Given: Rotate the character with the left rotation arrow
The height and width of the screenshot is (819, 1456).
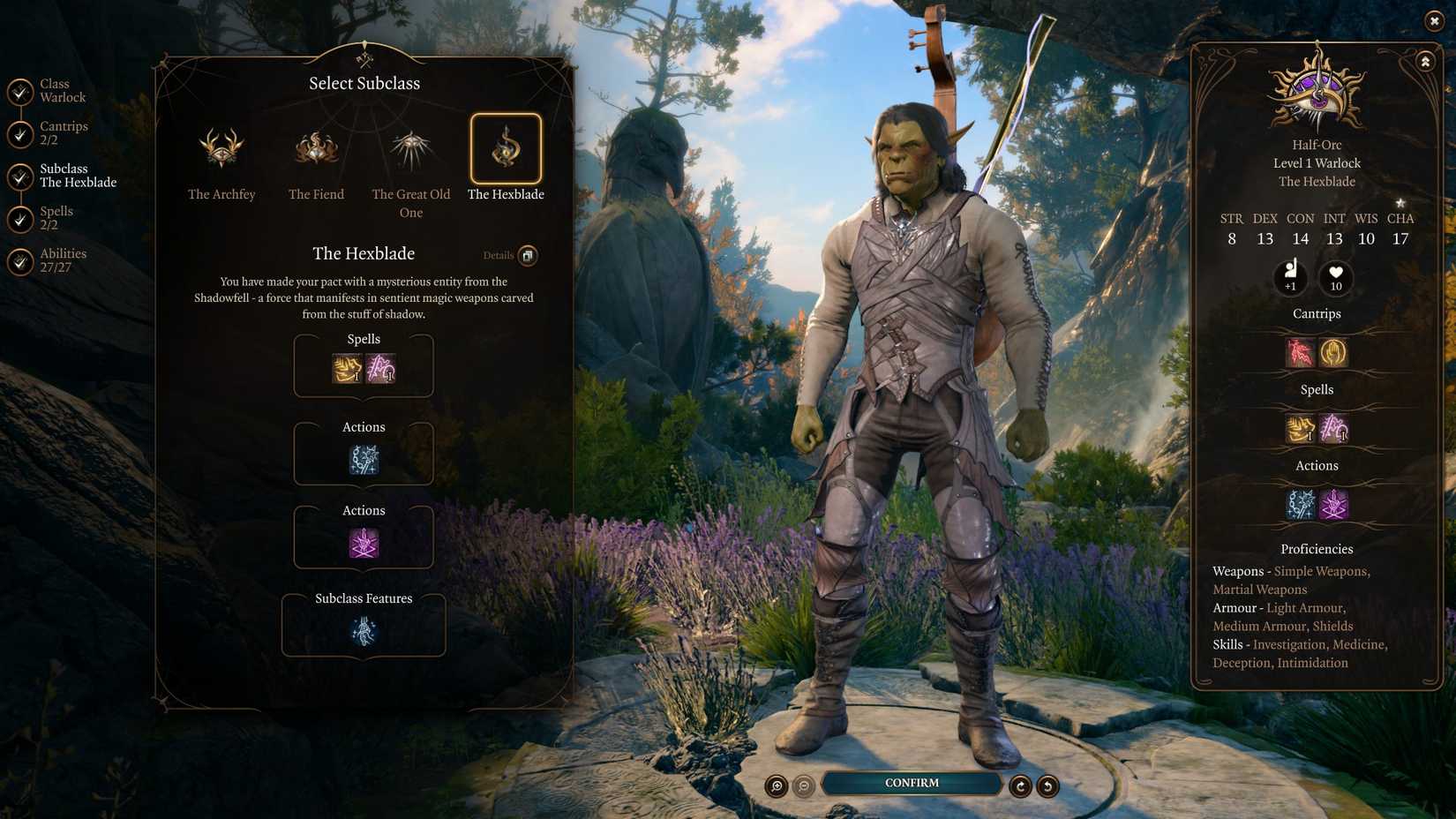Looking at the screenshot, I should click(1021, 785).
